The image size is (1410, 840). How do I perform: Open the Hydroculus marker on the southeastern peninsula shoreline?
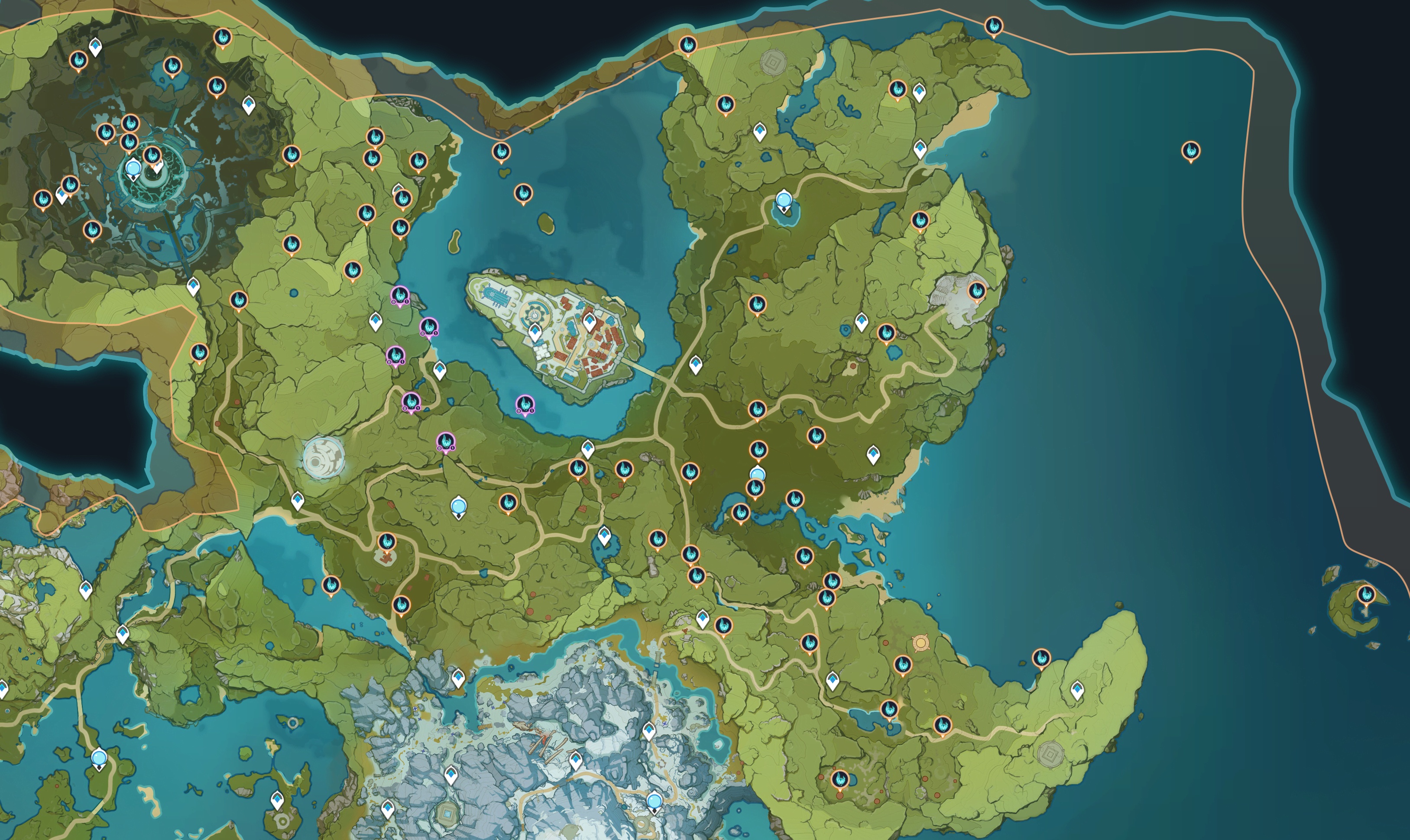(x=1041, y=658)
